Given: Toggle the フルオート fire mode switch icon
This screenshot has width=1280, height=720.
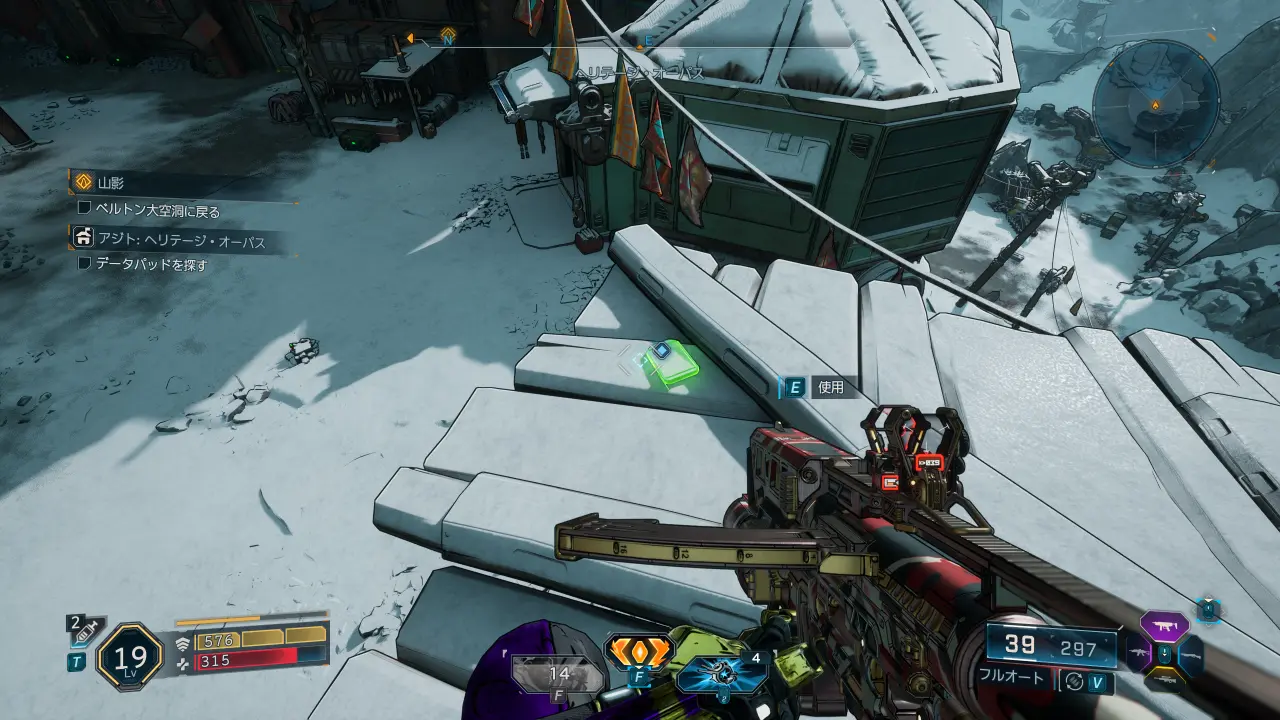Looking at the screenshot, I should [x=1074, y=679].
